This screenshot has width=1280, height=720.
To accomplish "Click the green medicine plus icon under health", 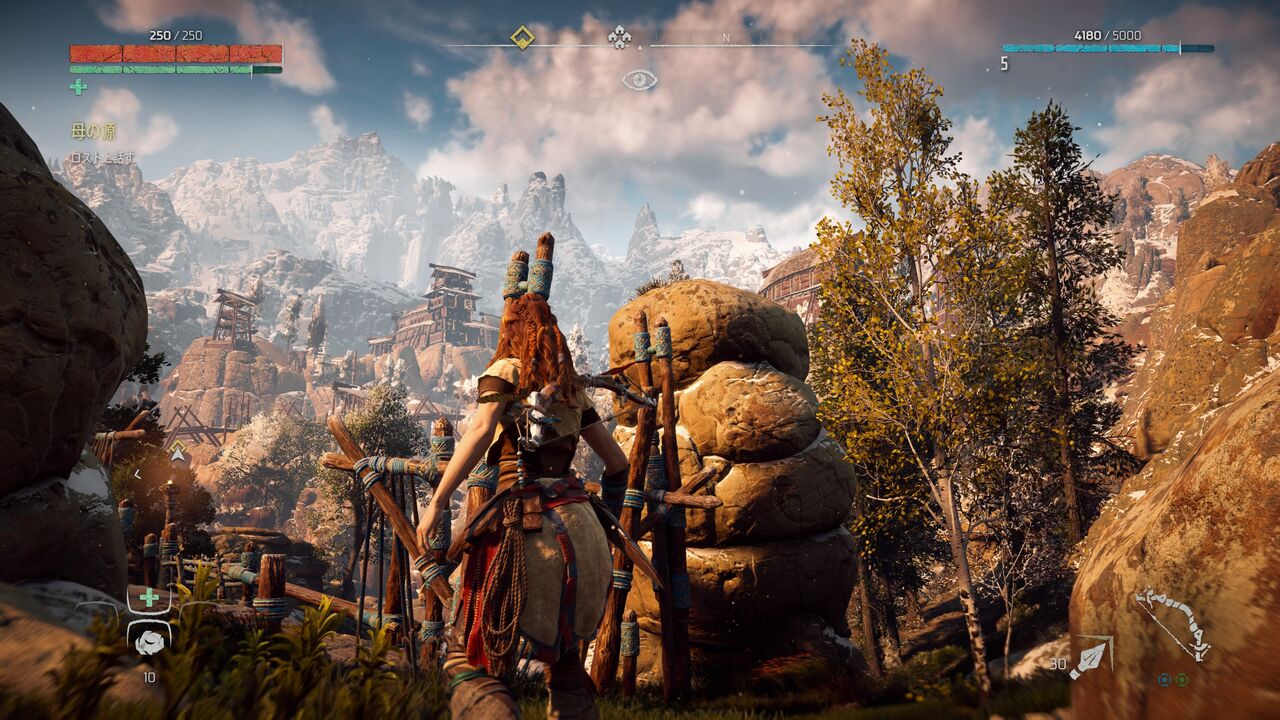I will coord(78,87).
